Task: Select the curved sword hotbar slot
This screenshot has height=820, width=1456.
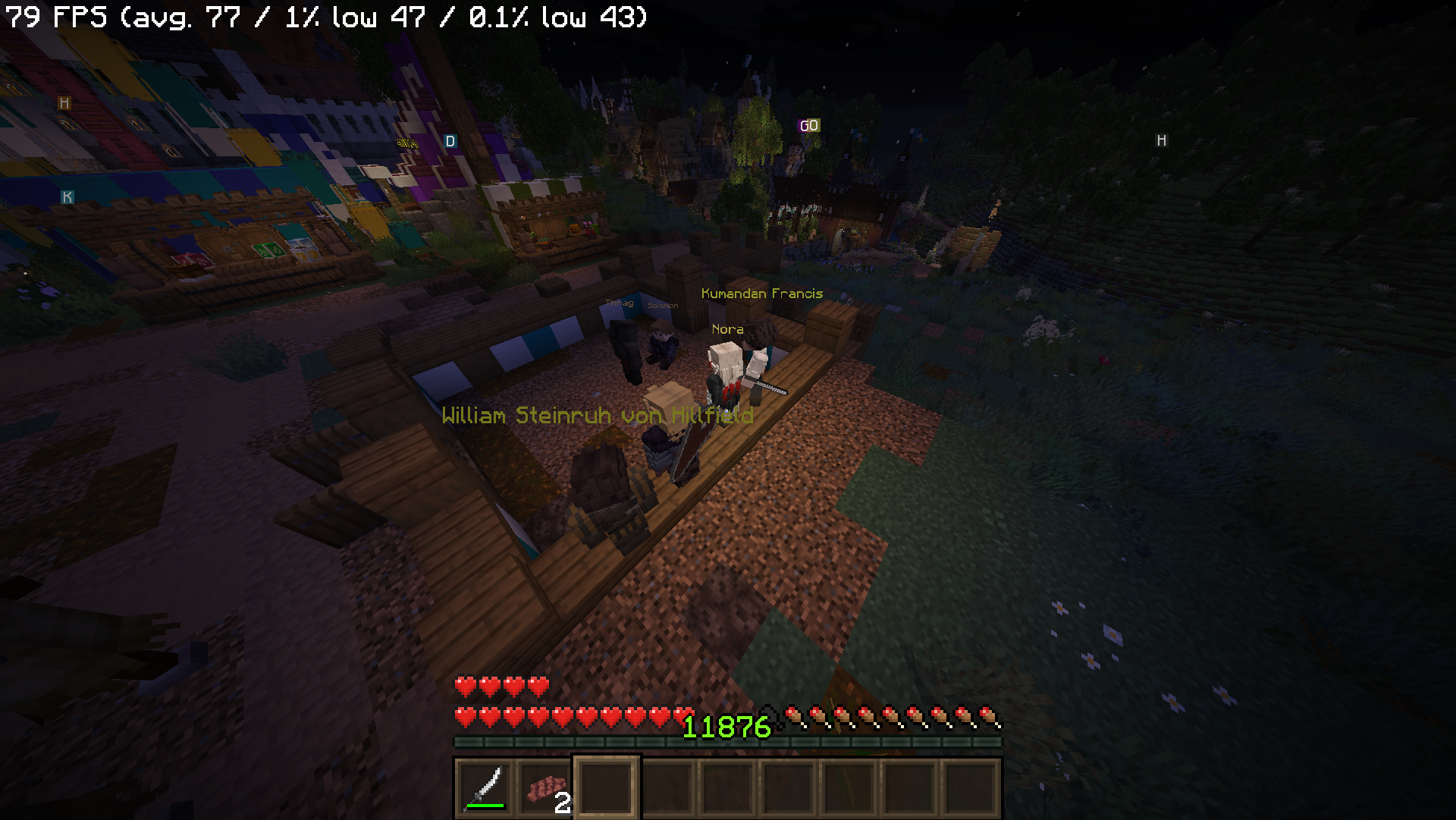Action: tap(485, 788)
